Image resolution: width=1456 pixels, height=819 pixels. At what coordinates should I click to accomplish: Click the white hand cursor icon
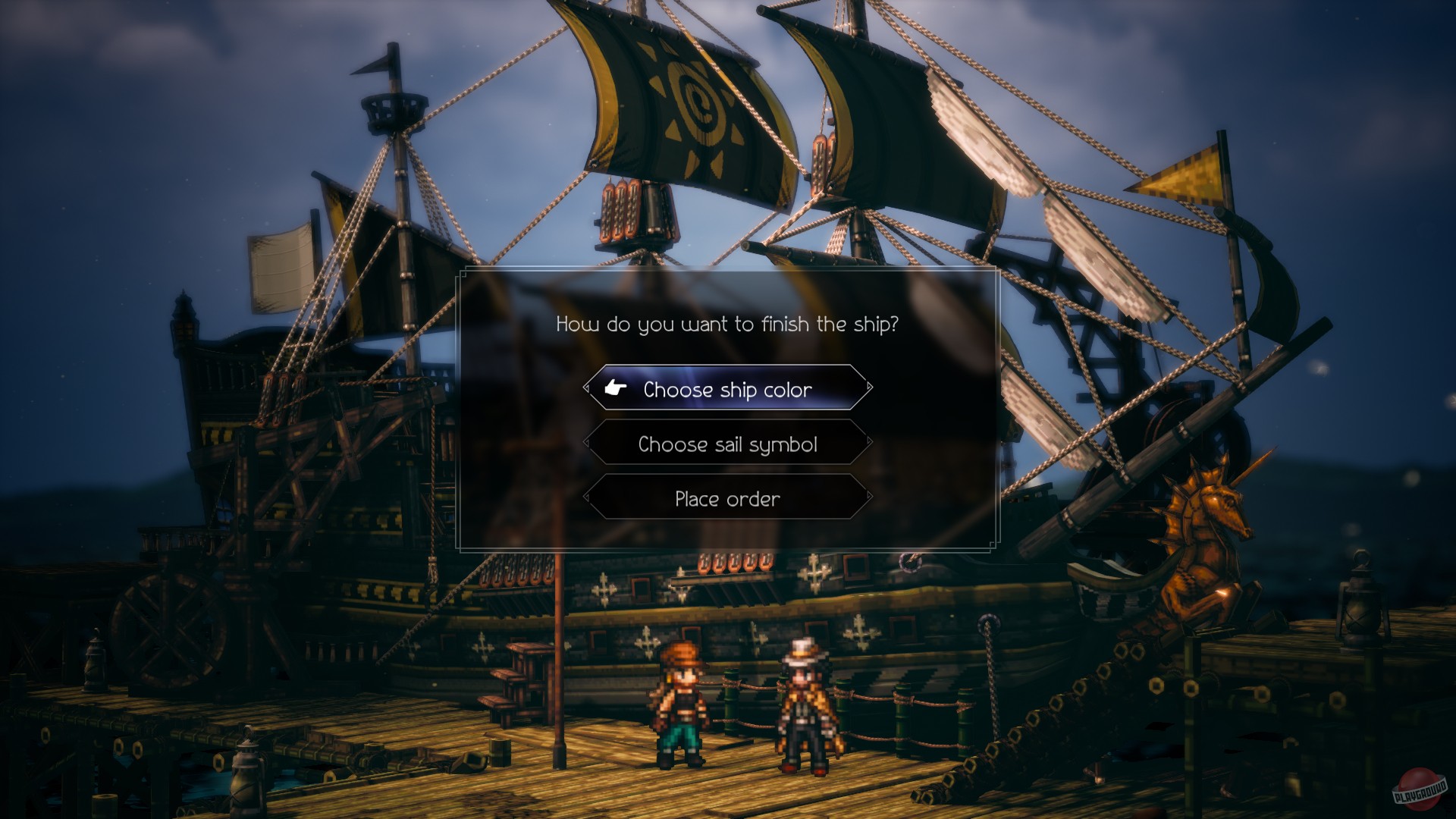coord(617,388)
